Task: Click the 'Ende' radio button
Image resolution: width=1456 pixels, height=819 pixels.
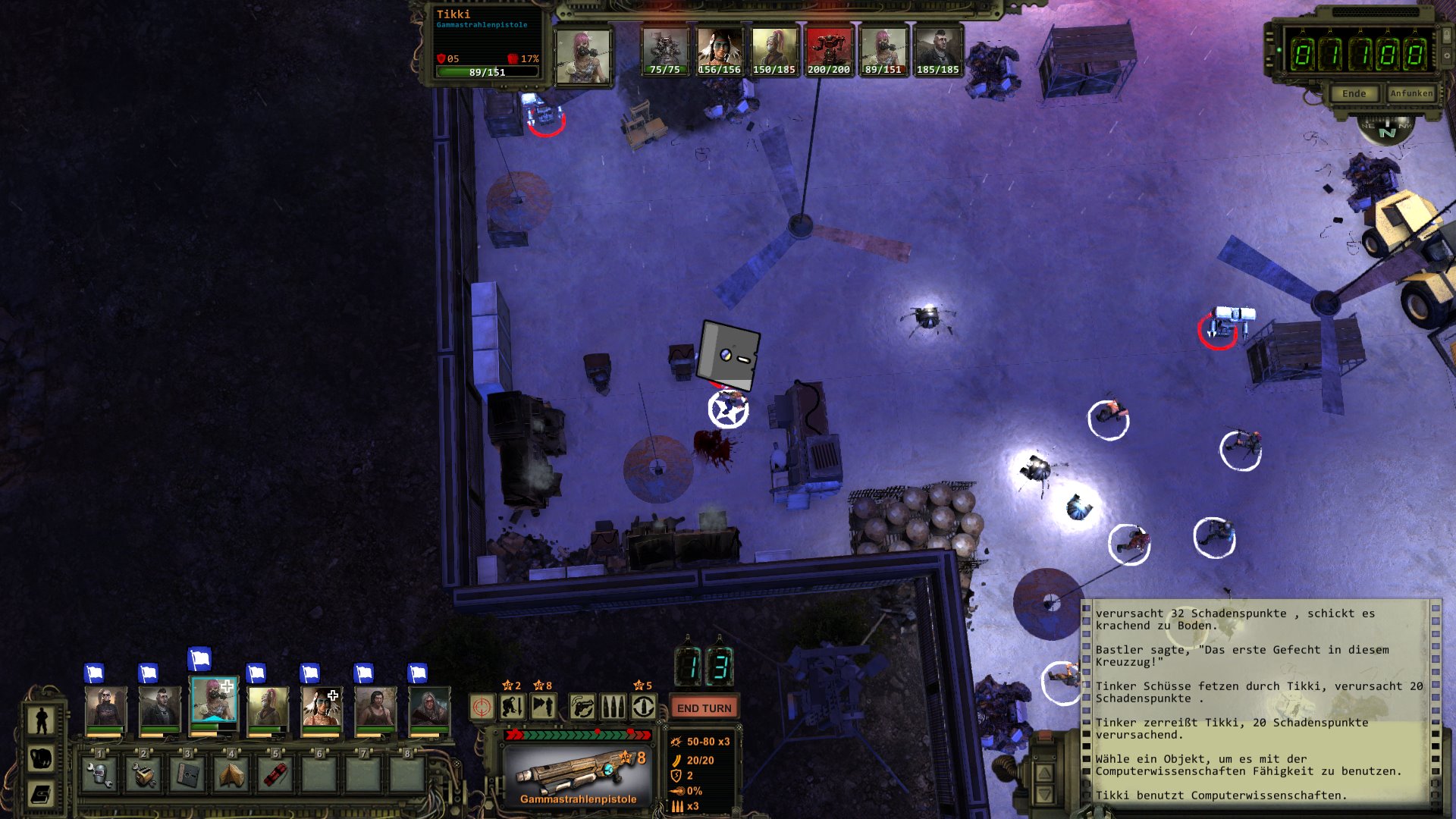Action: click(1354, 93)
